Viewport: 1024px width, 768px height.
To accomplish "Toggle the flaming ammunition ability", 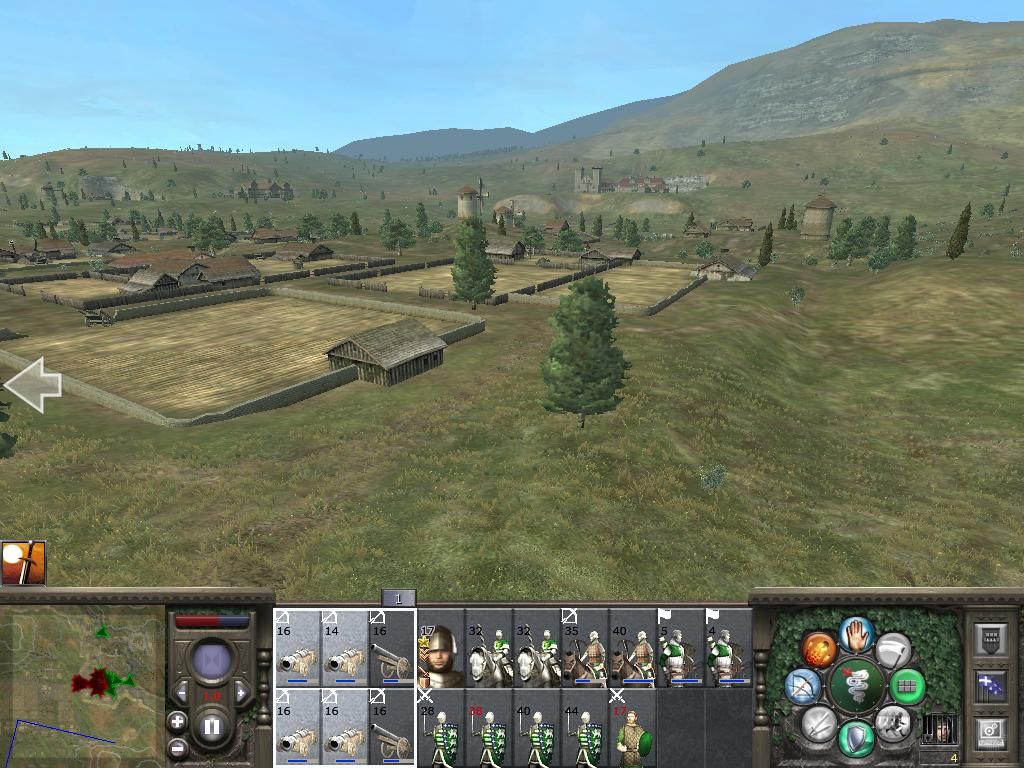I will 819,650.
